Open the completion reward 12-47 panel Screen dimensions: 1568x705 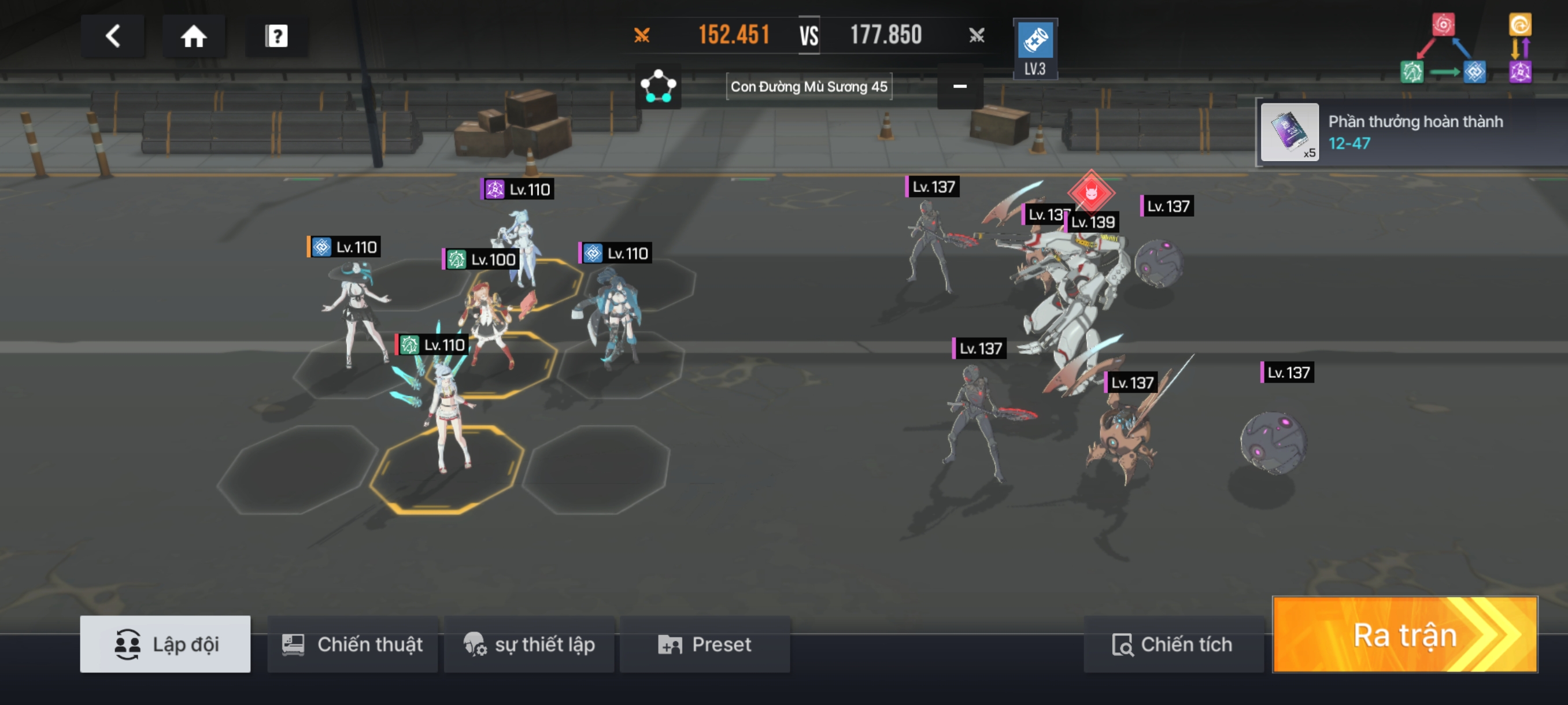click(x=1412, y=132)
